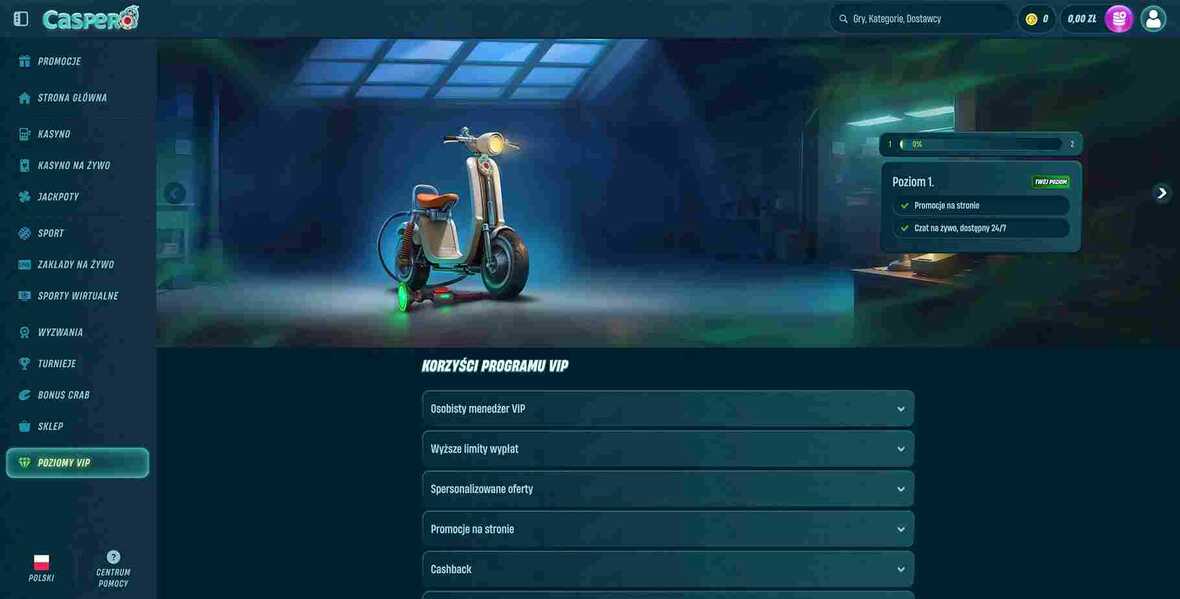
Task: Select Sporty Wirtualne
Action: pyautogui.click(x=77, y=296)
